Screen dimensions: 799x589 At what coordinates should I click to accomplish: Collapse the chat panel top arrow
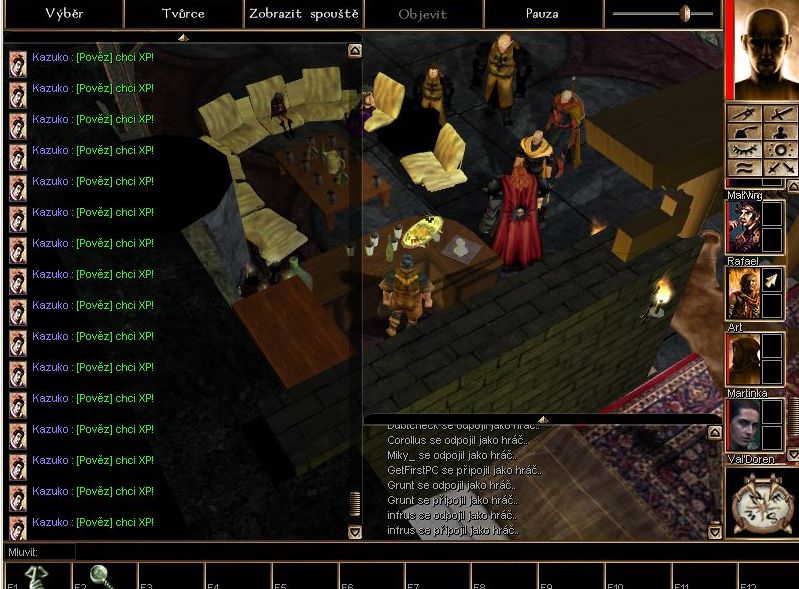(181, 37)
